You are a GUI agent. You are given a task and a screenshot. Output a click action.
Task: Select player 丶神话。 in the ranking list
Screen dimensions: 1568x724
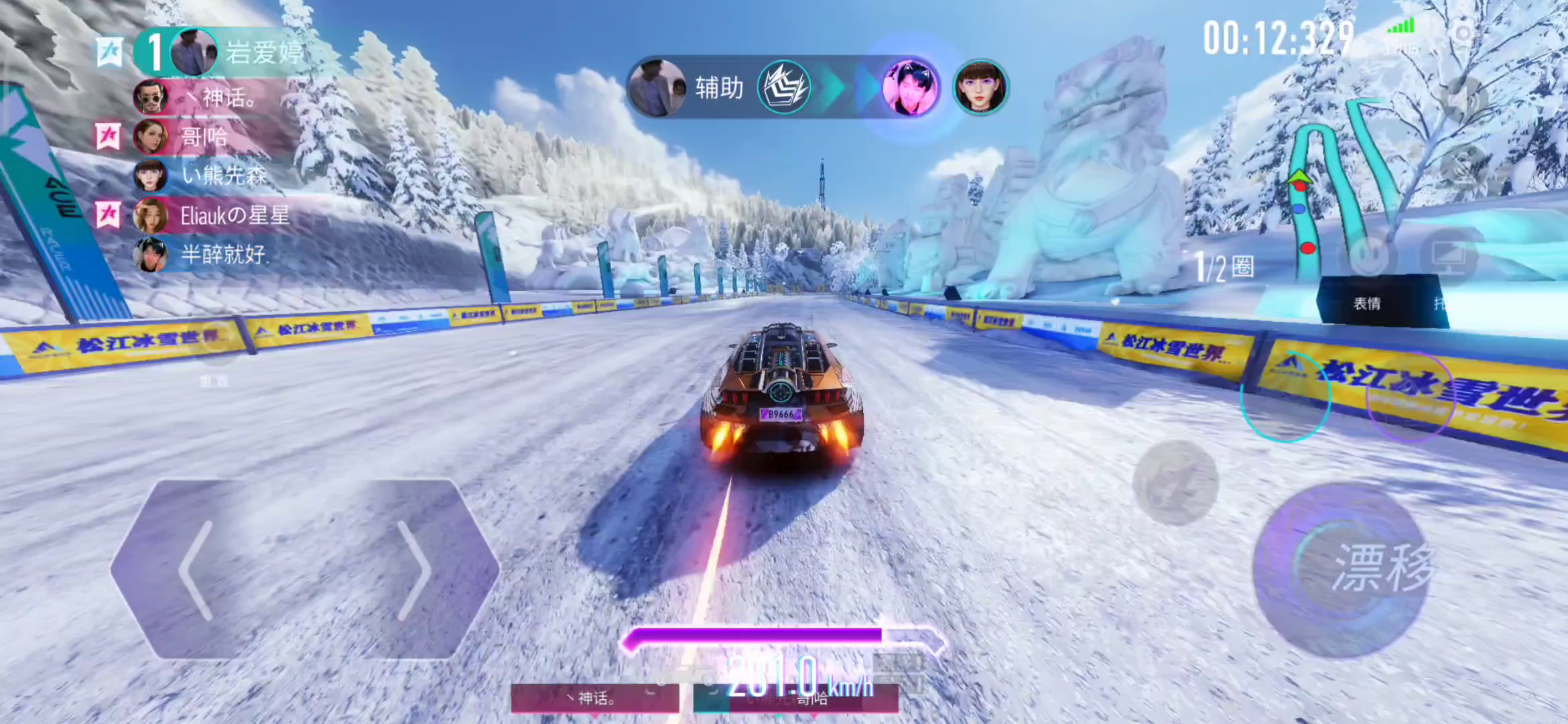point(228,98)
